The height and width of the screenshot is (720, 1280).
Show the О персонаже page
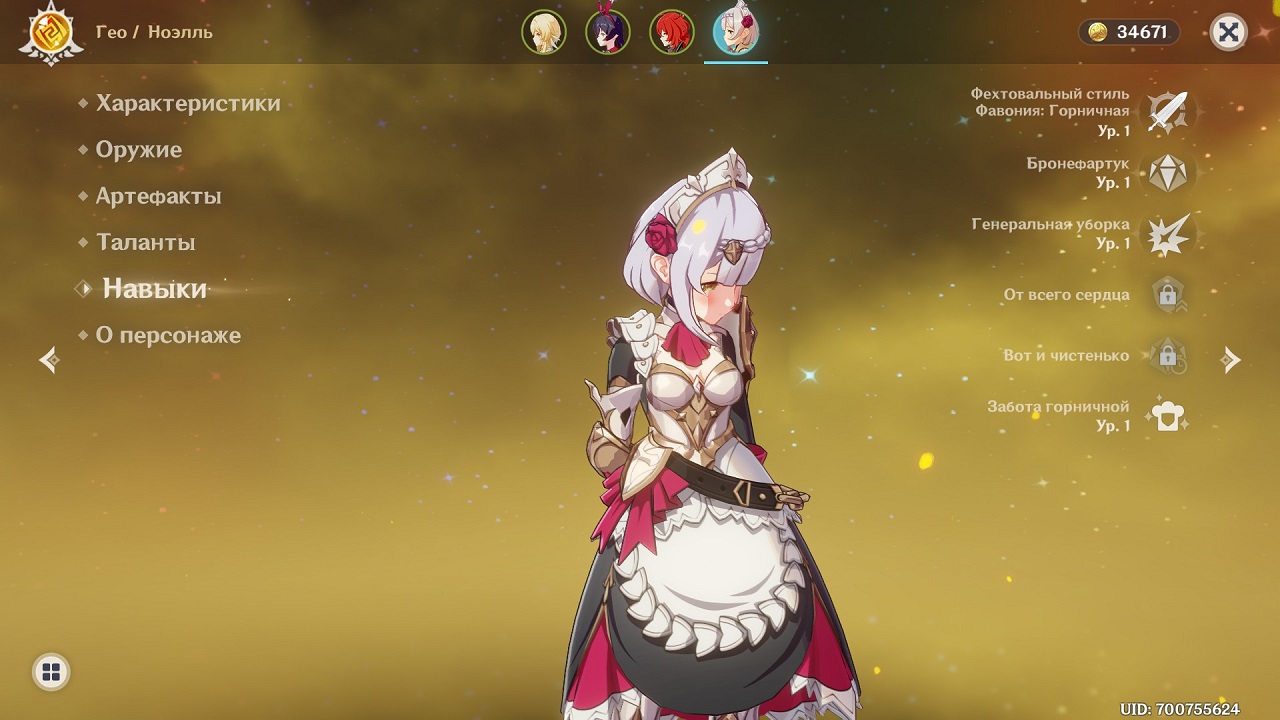coord(168,335)
